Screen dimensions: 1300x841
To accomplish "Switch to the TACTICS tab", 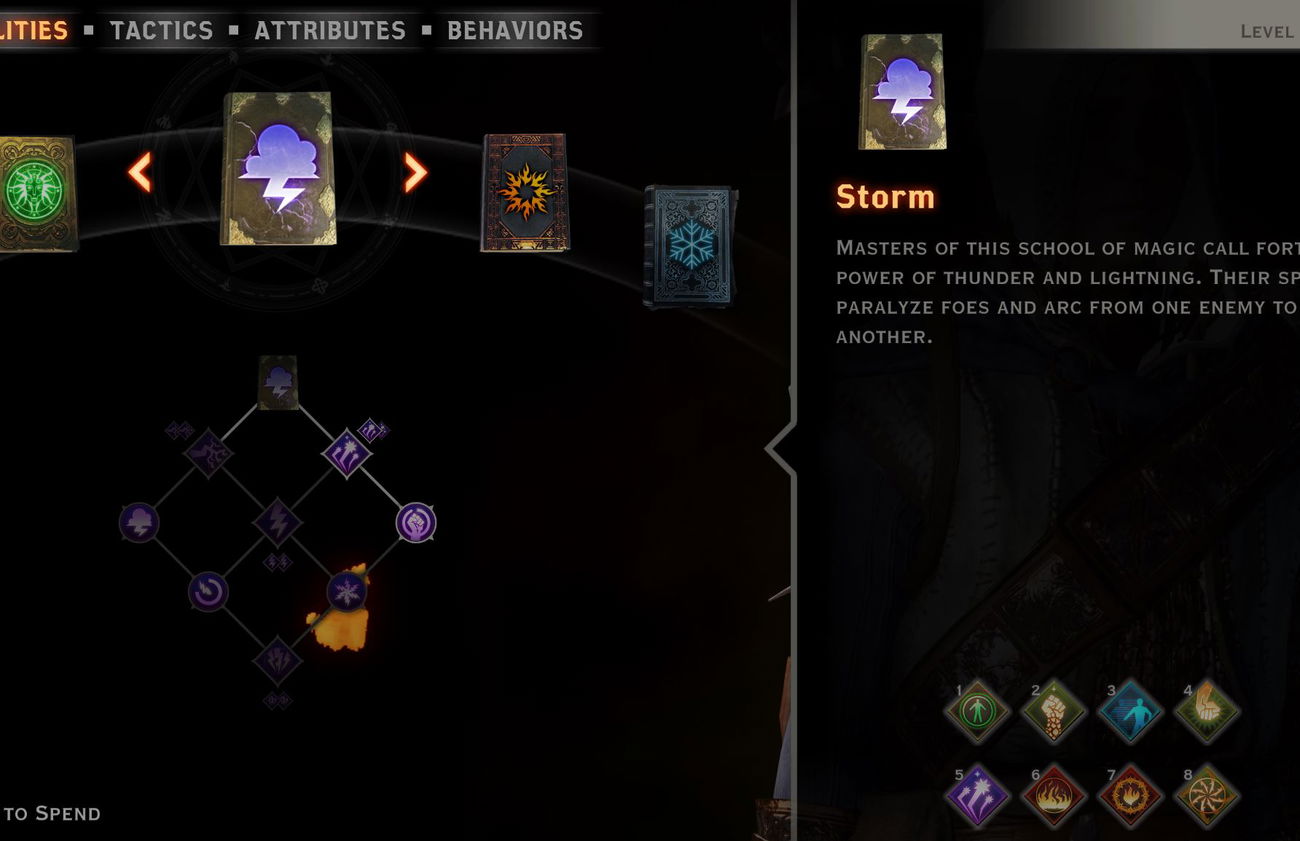I will (162, 30).
